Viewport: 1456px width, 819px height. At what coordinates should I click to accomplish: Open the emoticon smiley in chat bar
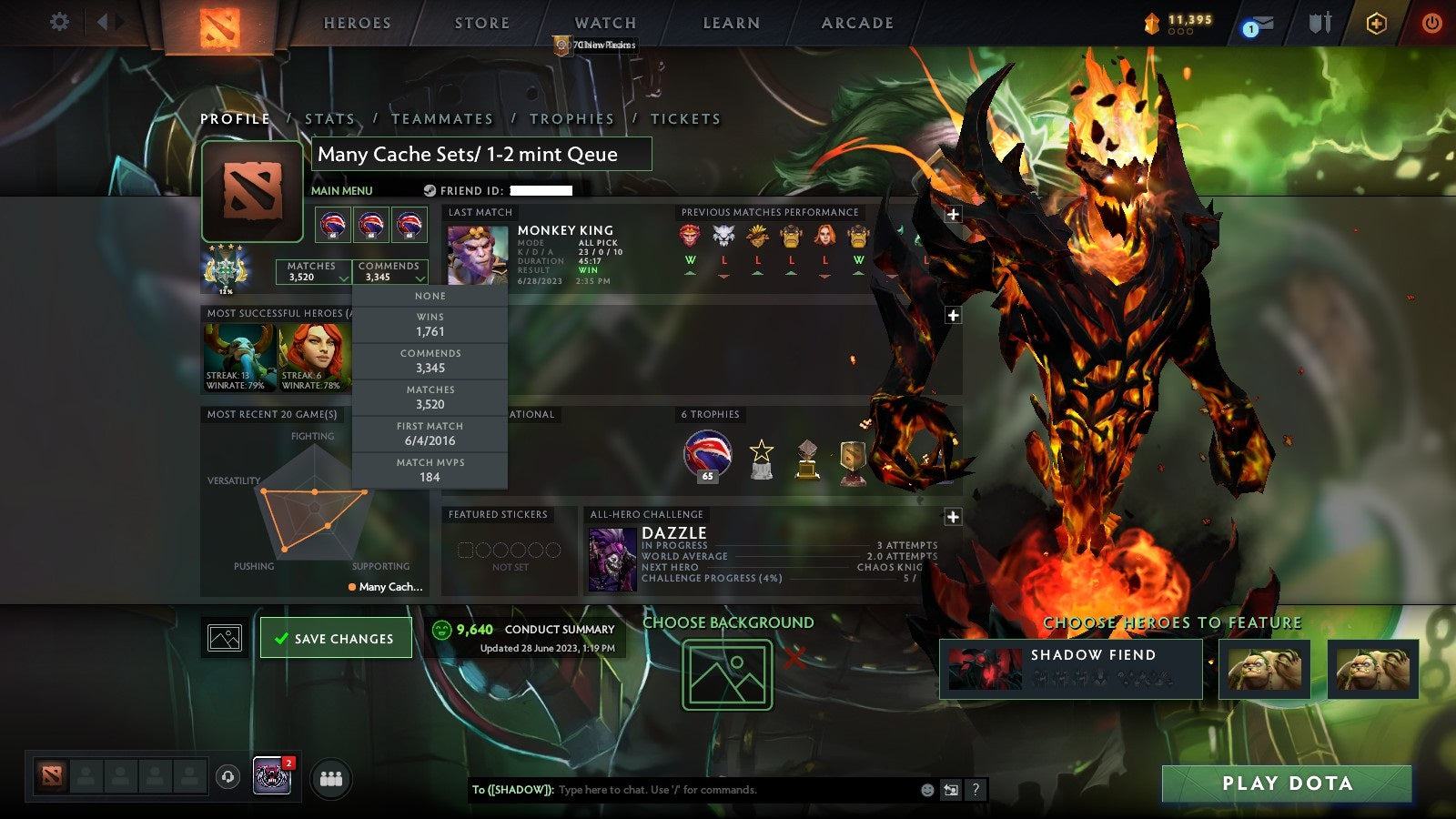(925, 790)
